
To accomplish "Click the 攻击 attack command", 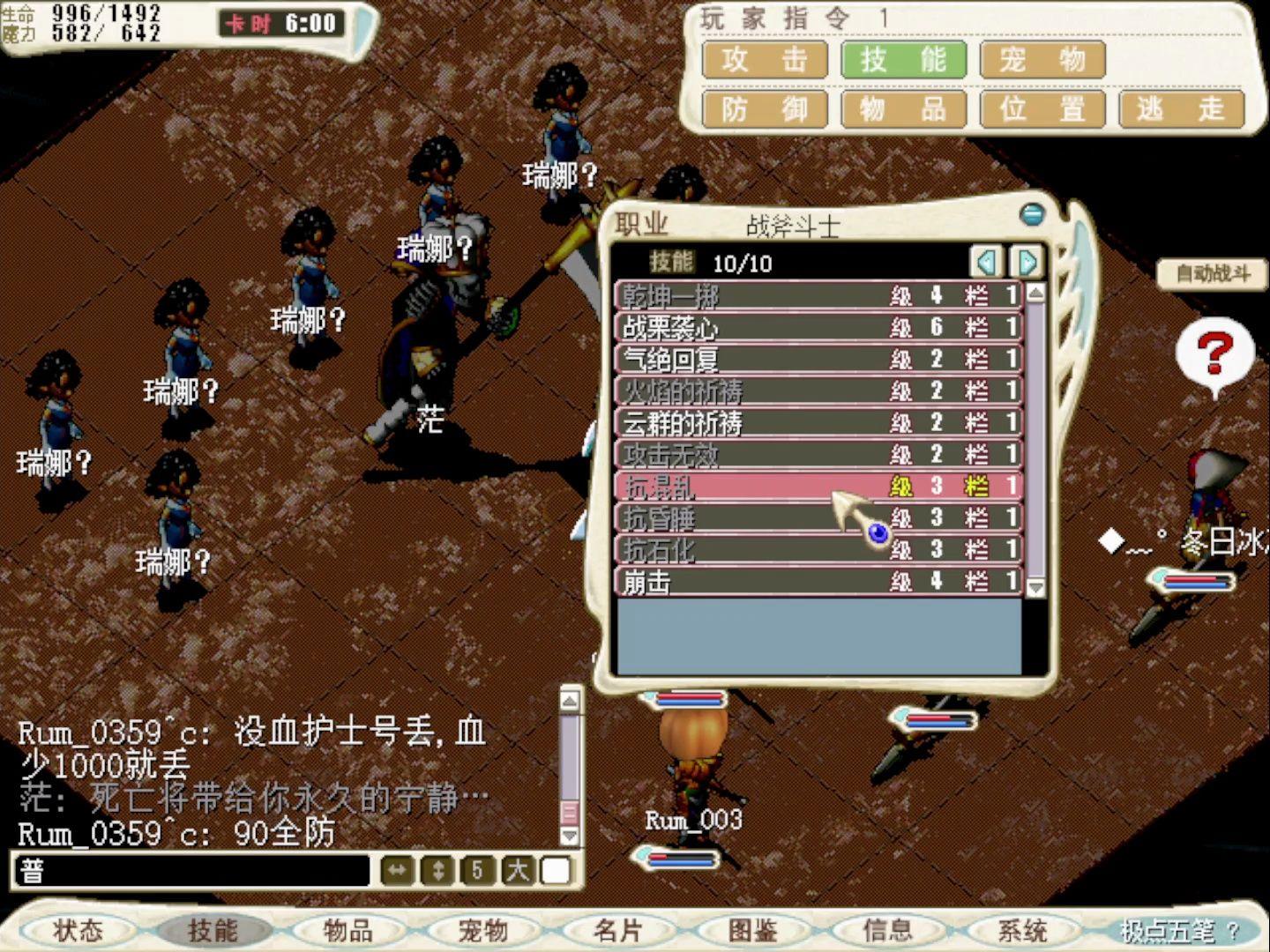I will click(762, 60).
